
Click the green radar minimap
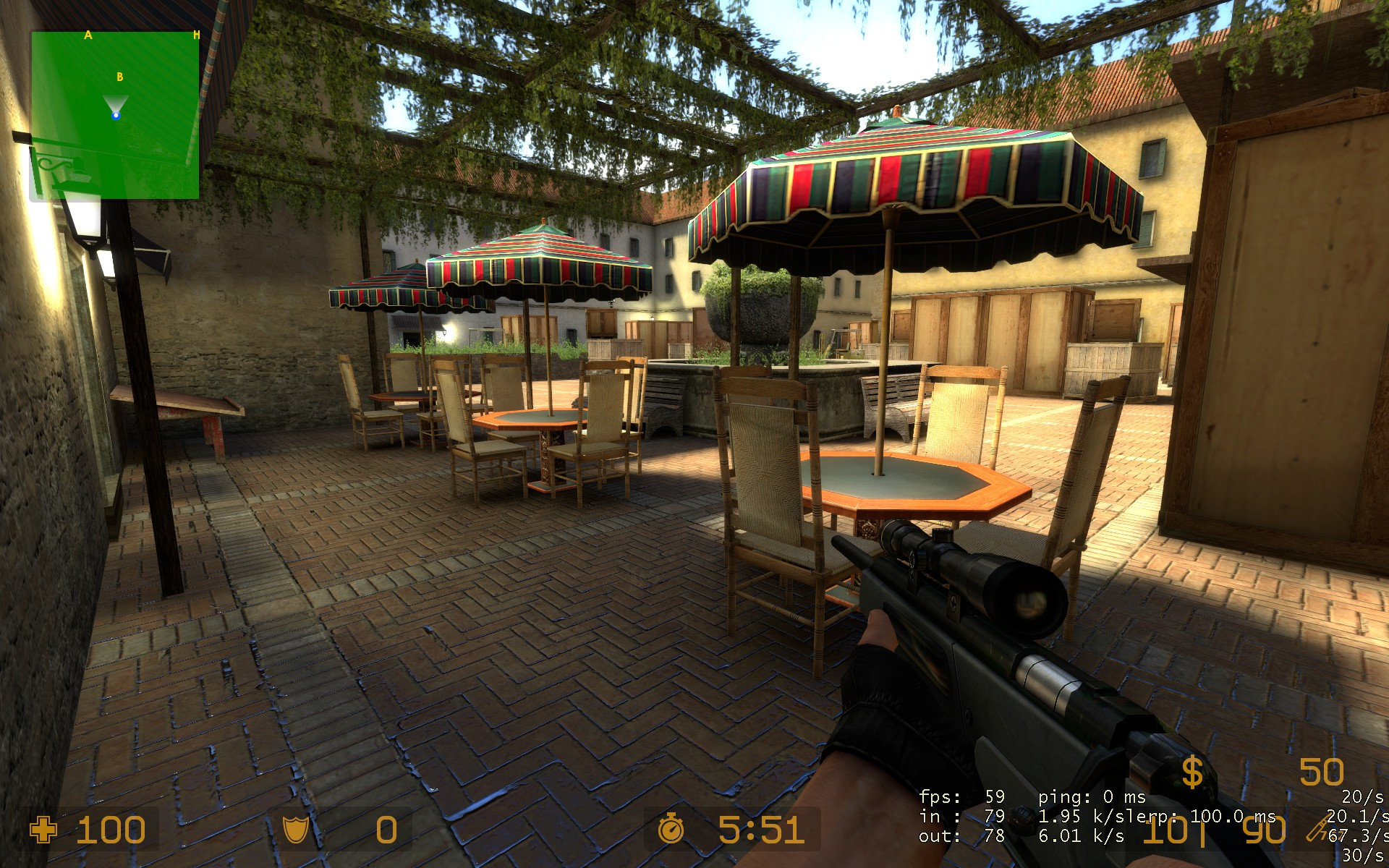point(115,145)
